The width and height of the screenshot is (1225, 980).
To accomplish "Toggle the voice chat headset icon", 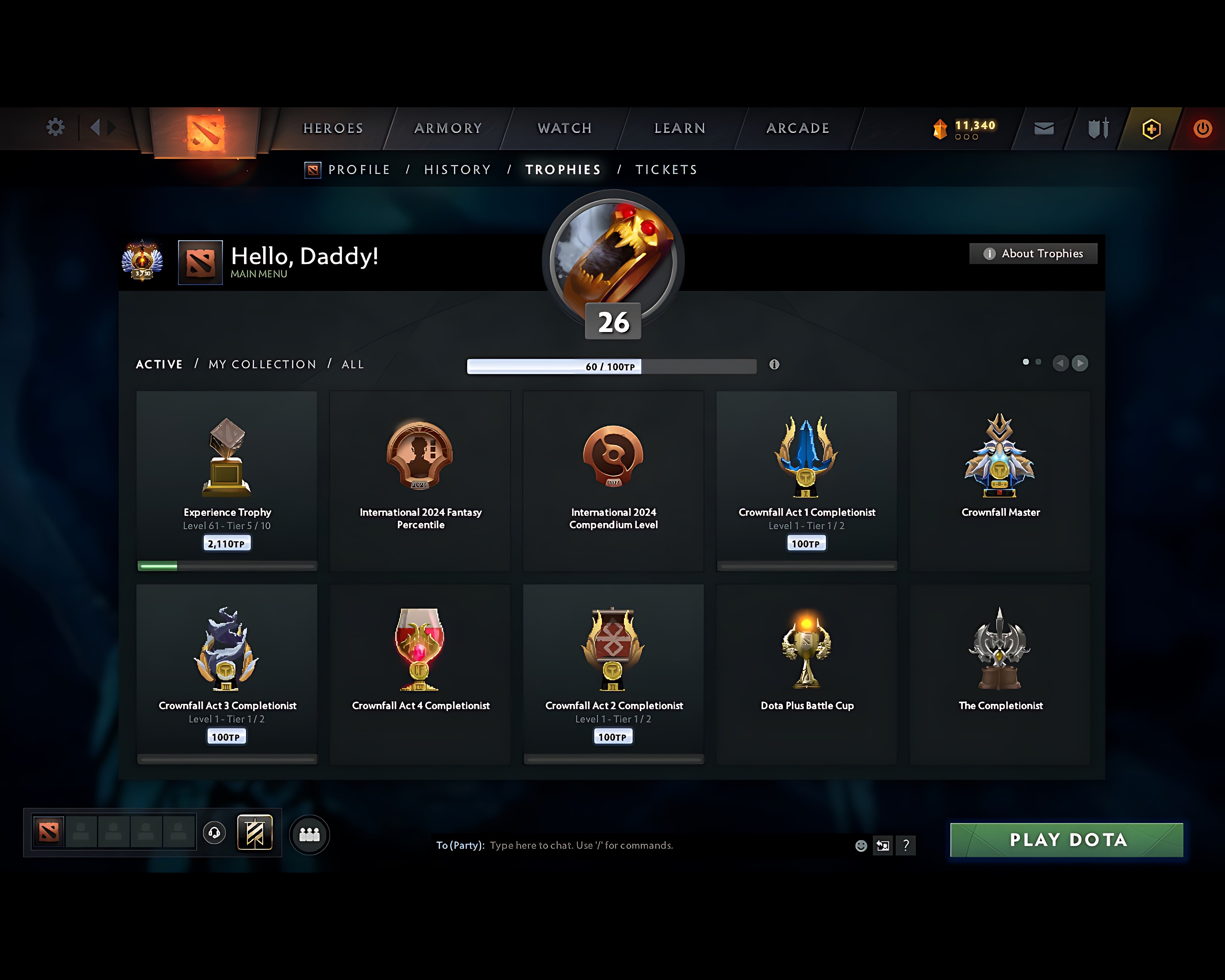I will tap(215, 833).
